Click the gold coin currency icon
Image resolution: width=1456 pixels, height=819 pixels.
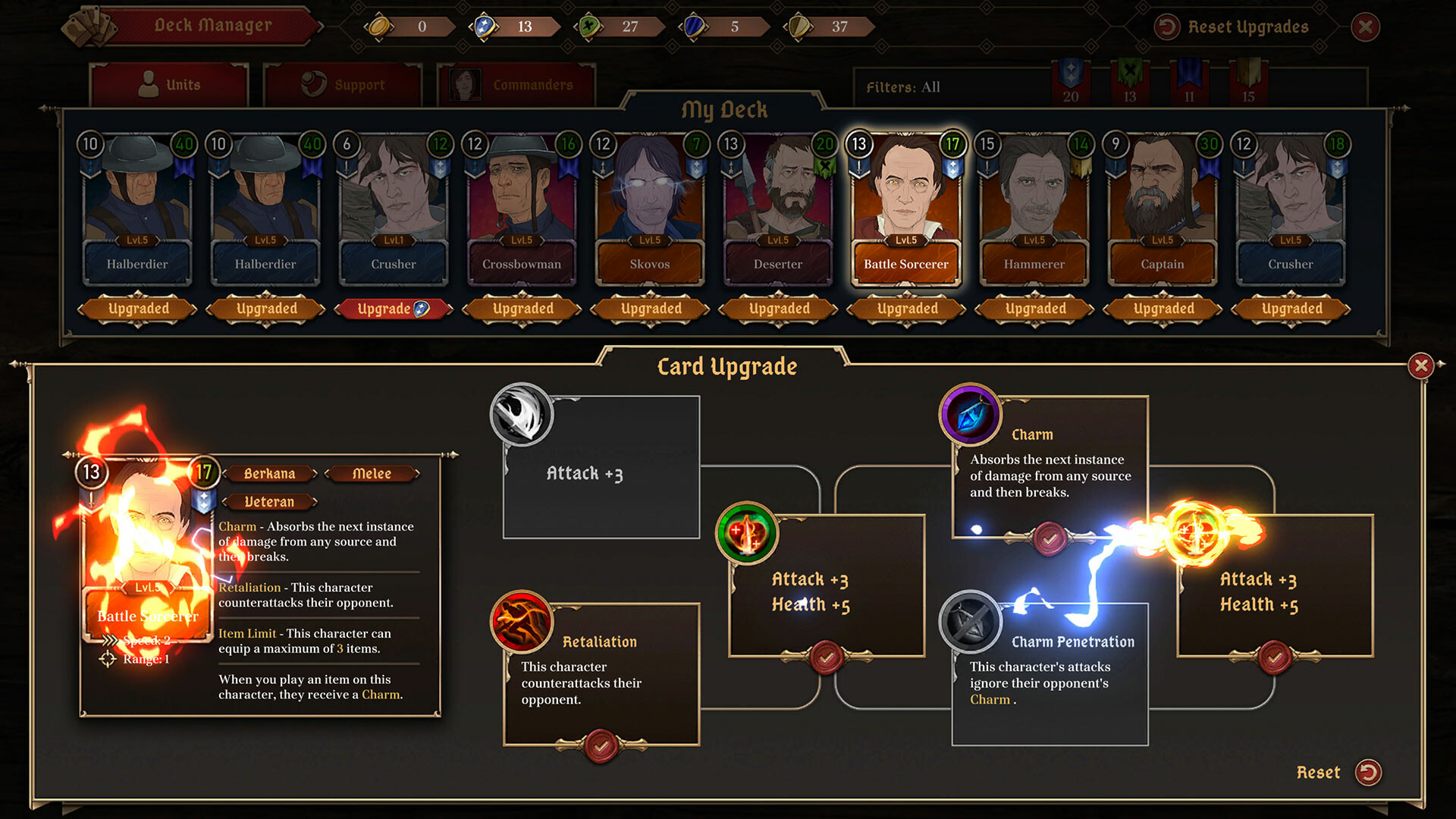tap(380, 25)
